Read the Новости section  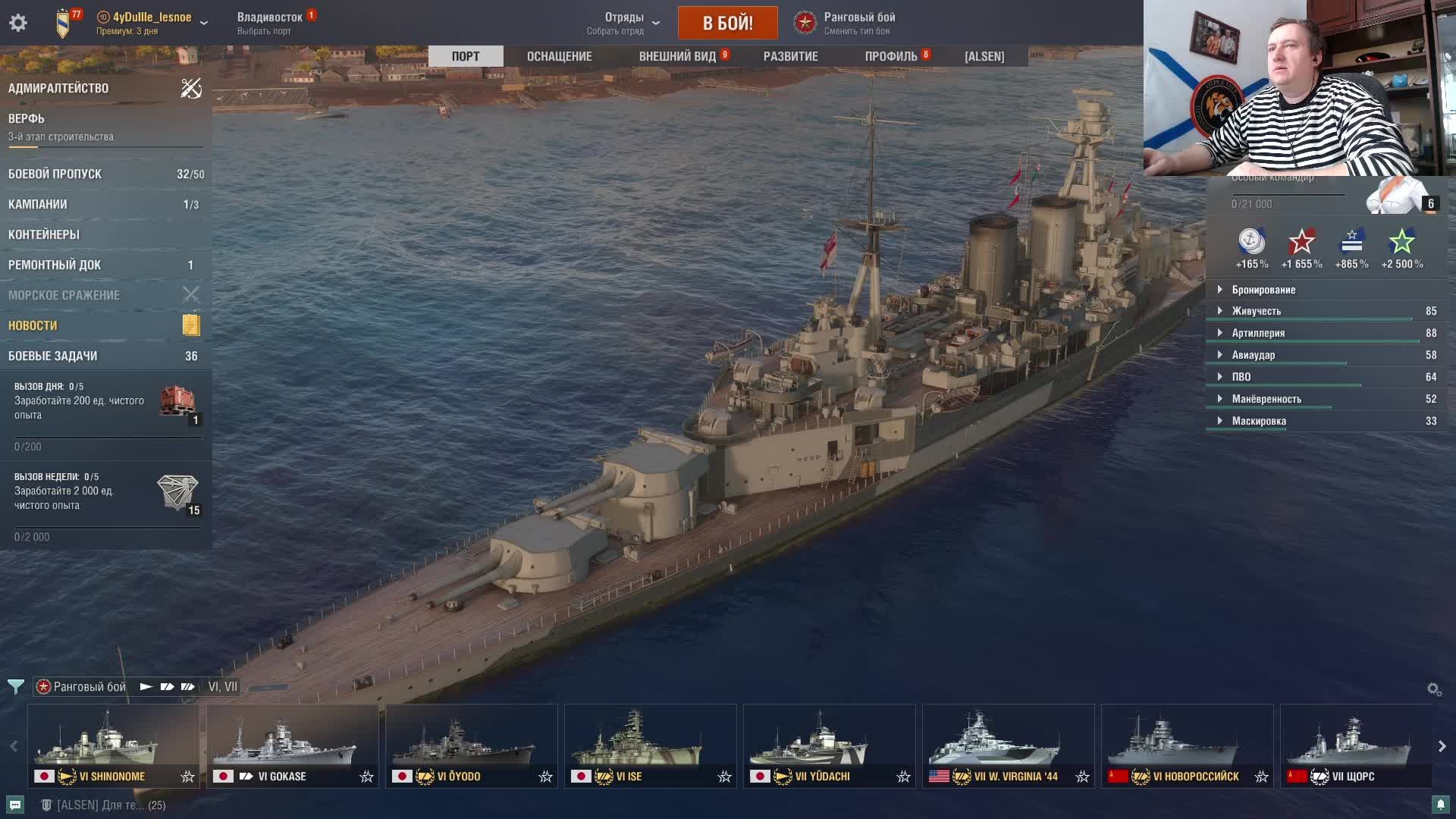pos(33,325)
